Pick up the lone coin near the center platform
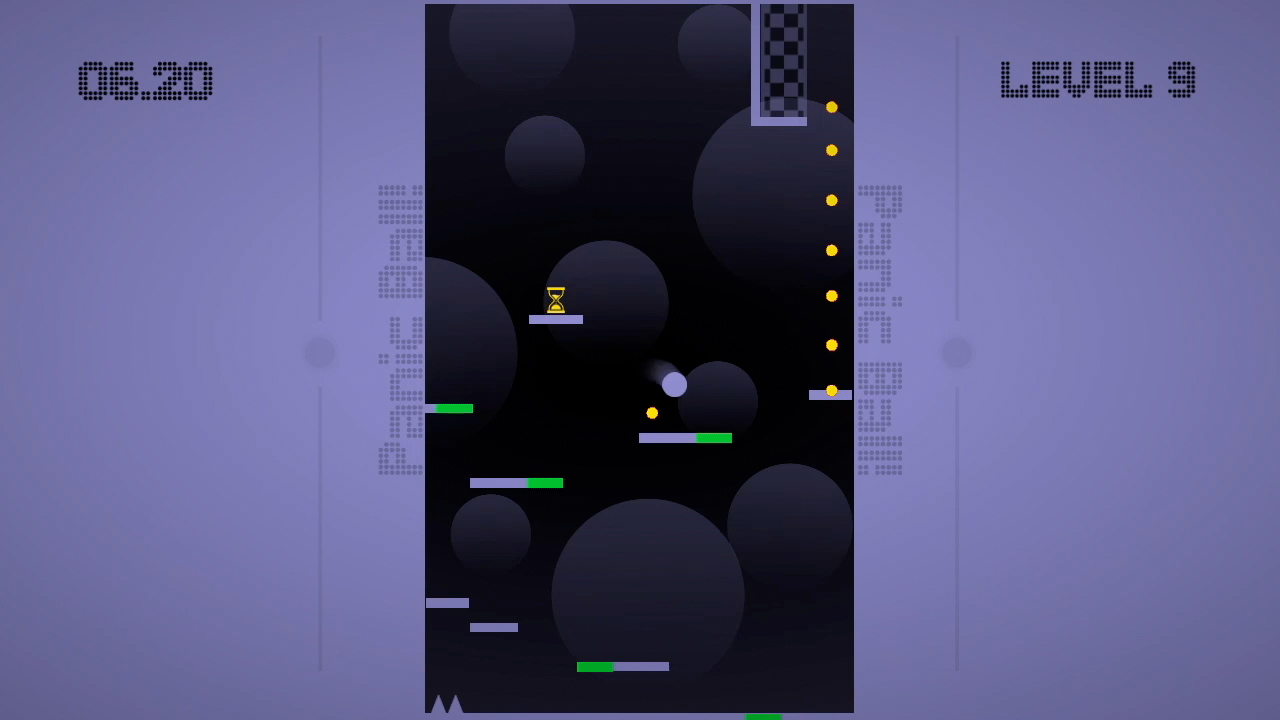Screen dimensions: 1280x720 click(654, 411)
